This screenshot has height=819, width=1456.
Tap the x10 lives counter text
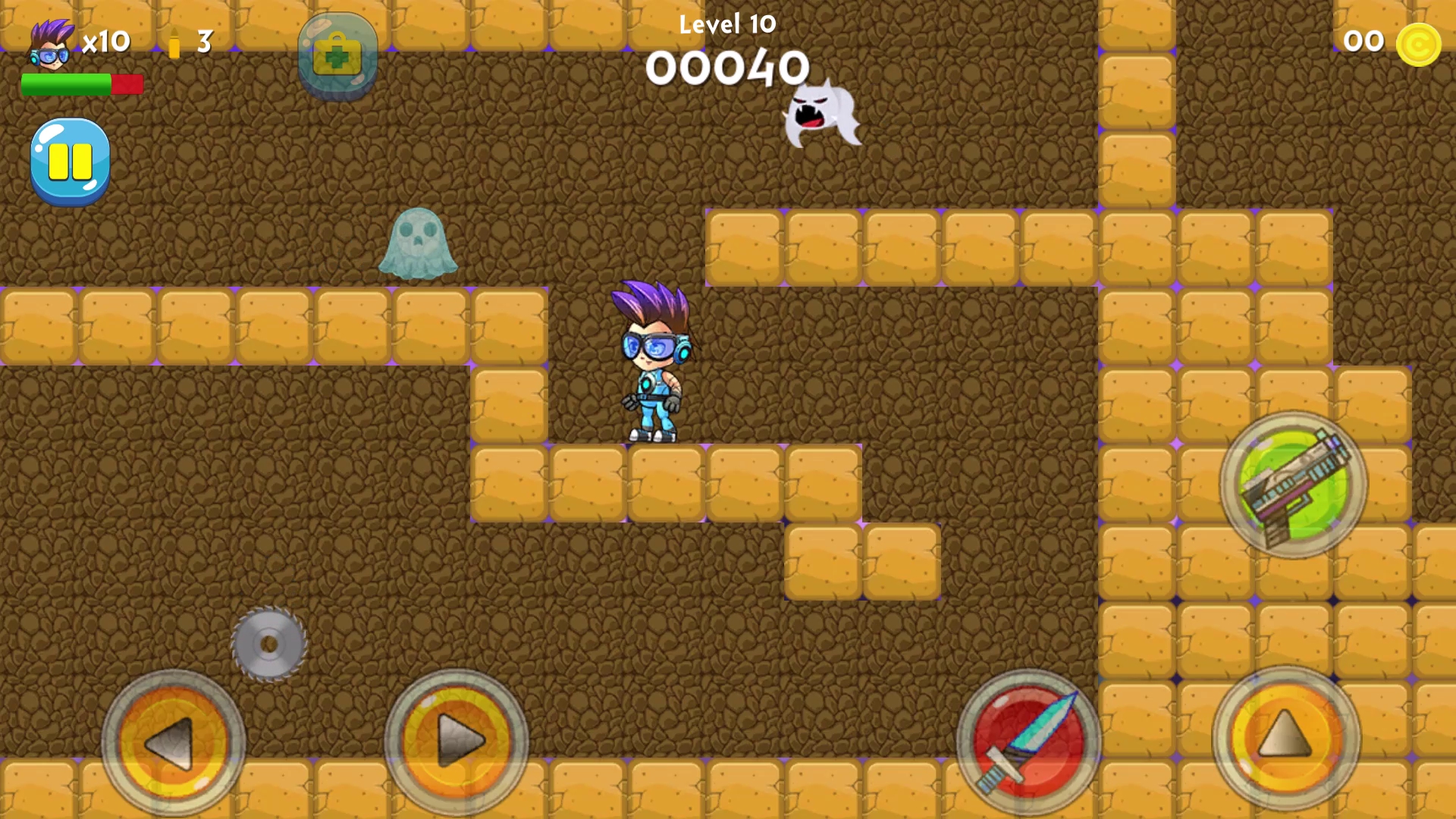pyautogui.click(x=106, y=42)
